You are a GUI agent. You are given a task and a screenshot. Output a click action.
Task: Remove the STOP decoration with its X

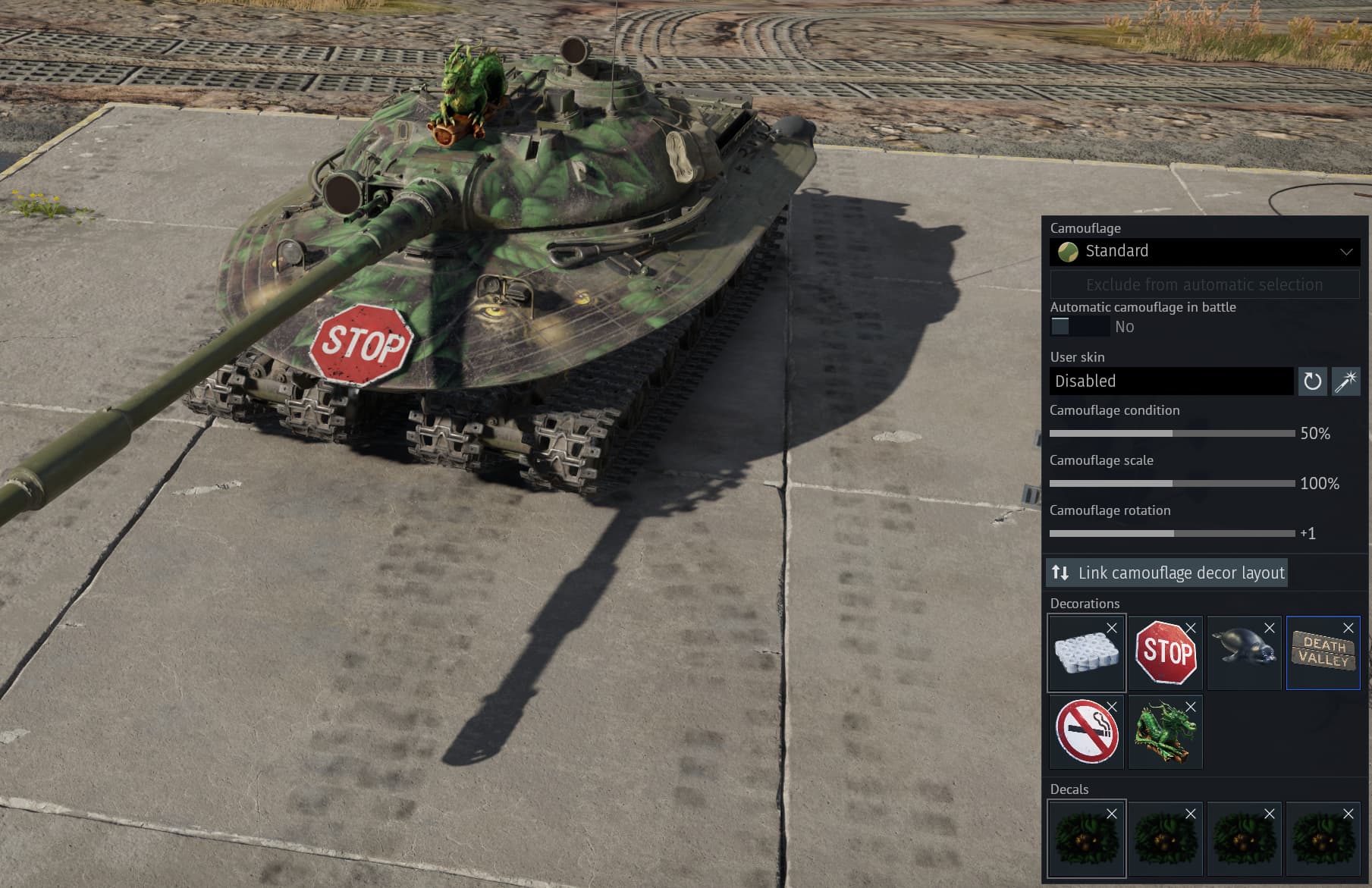point(1191,628)
